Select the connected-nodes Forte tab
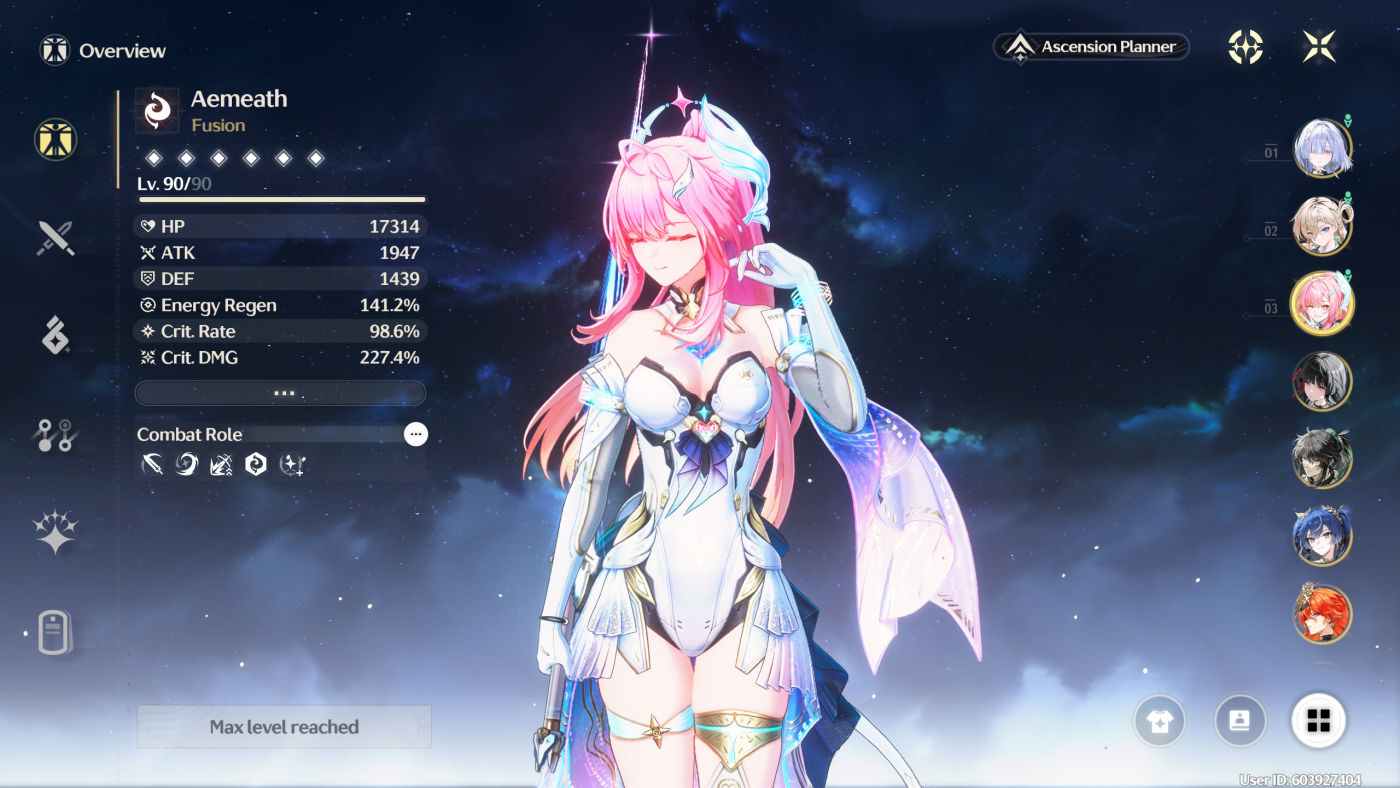Screen dimensions: 1400x788 coord(56,435)
